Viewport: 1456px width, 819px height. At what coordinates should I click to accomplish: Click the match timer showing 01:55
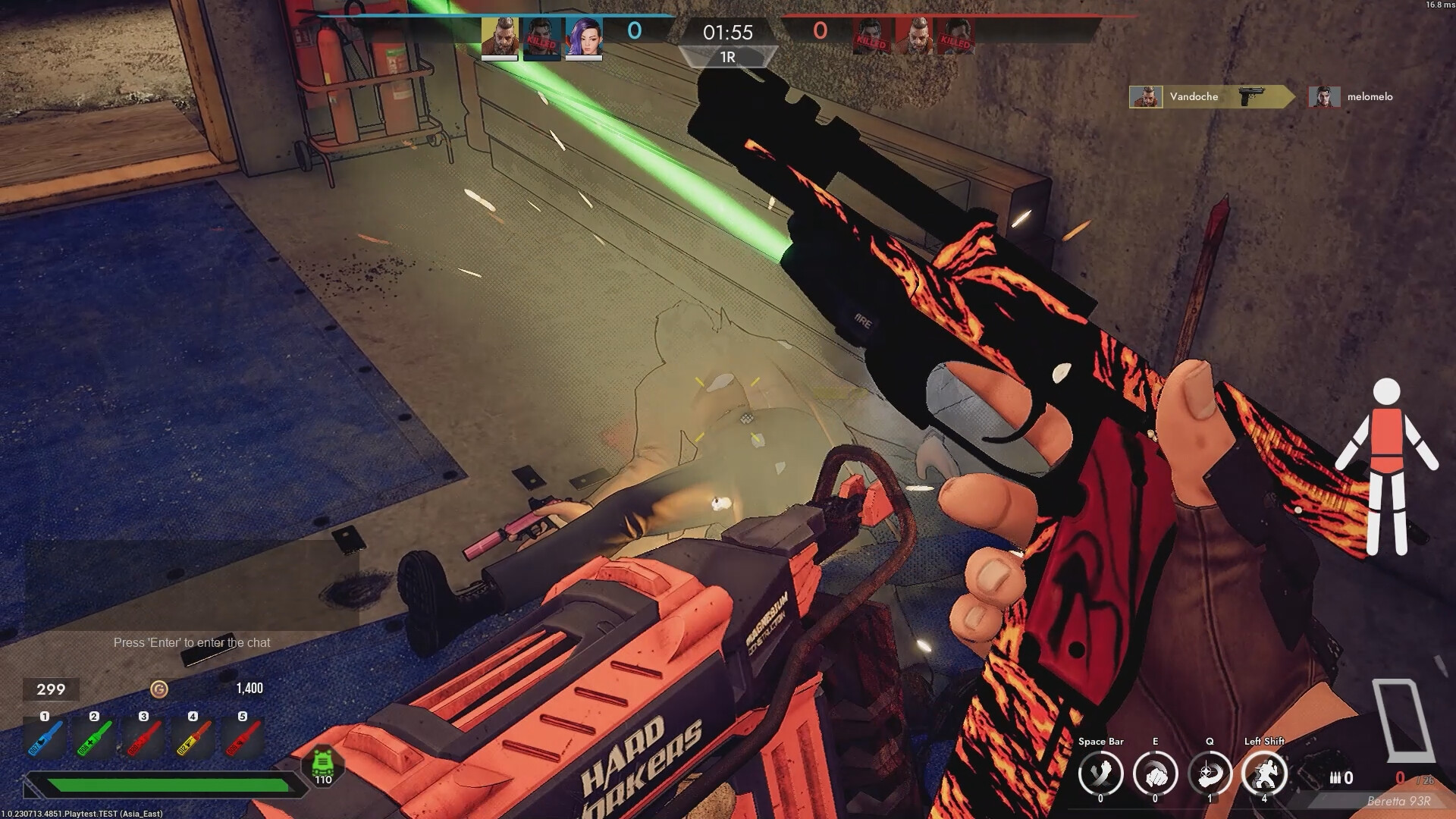(x=726, y=33)
